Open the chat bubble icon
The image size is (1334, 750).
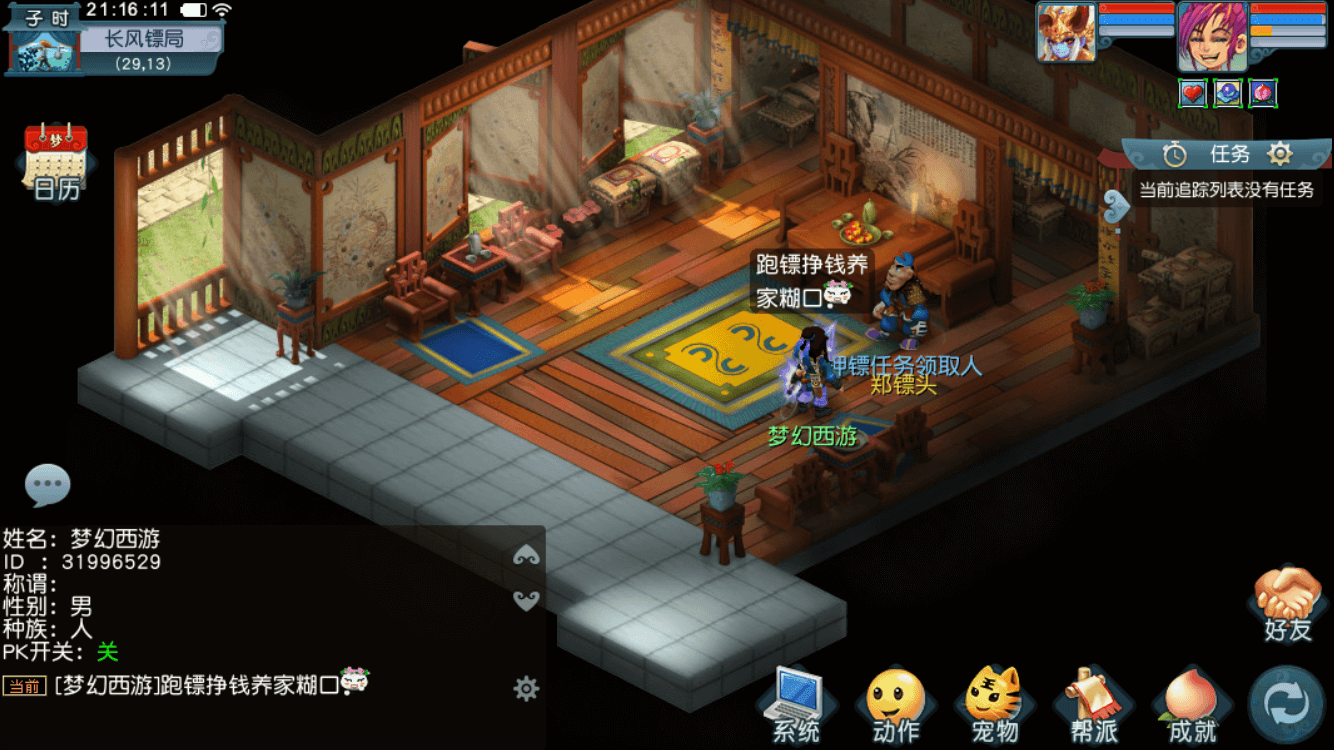tap(48, 485)
